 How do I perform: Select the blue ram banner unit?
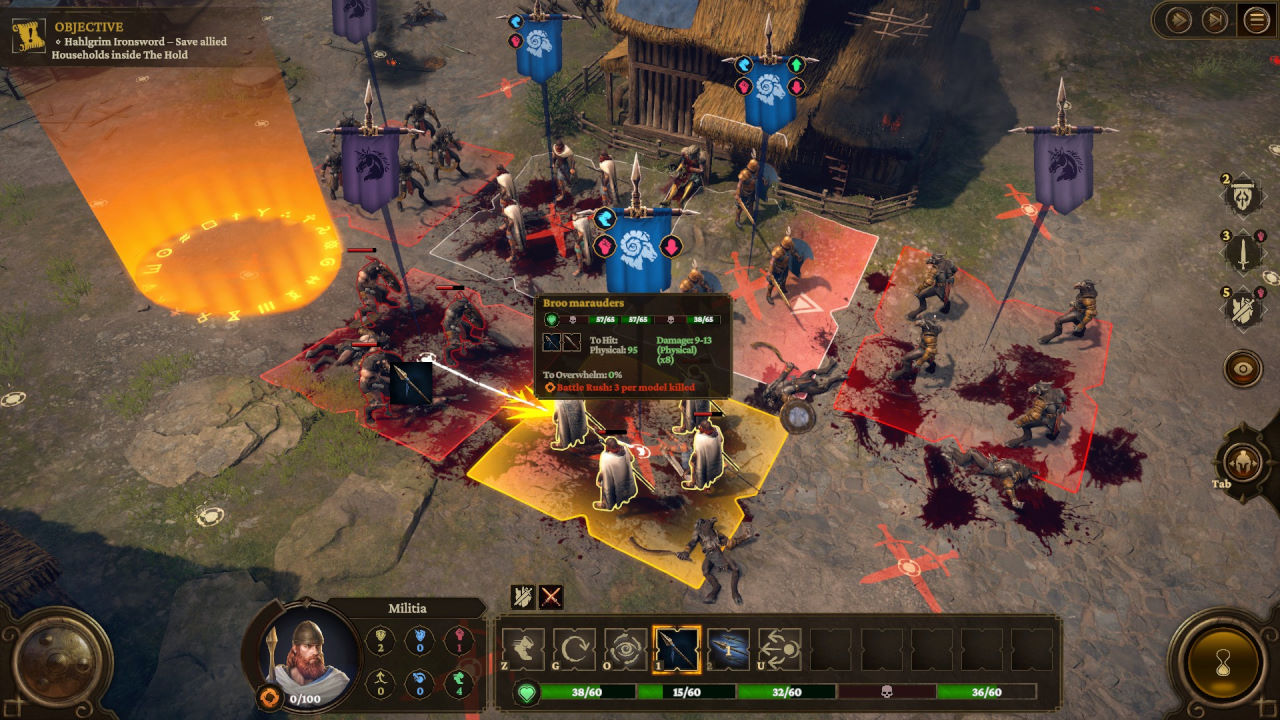[632, 248]
